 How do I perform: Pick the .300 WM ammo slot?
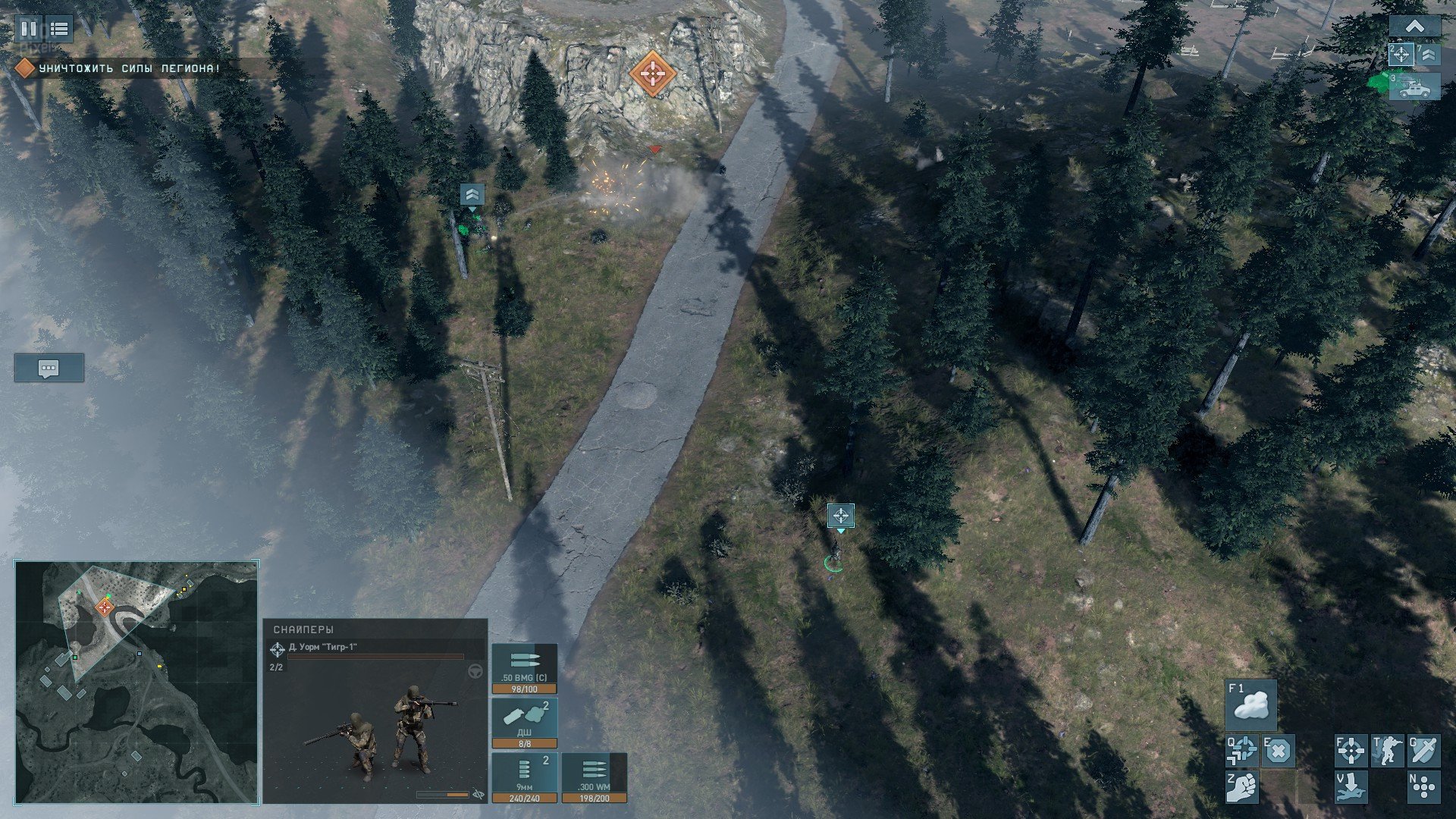594,777
